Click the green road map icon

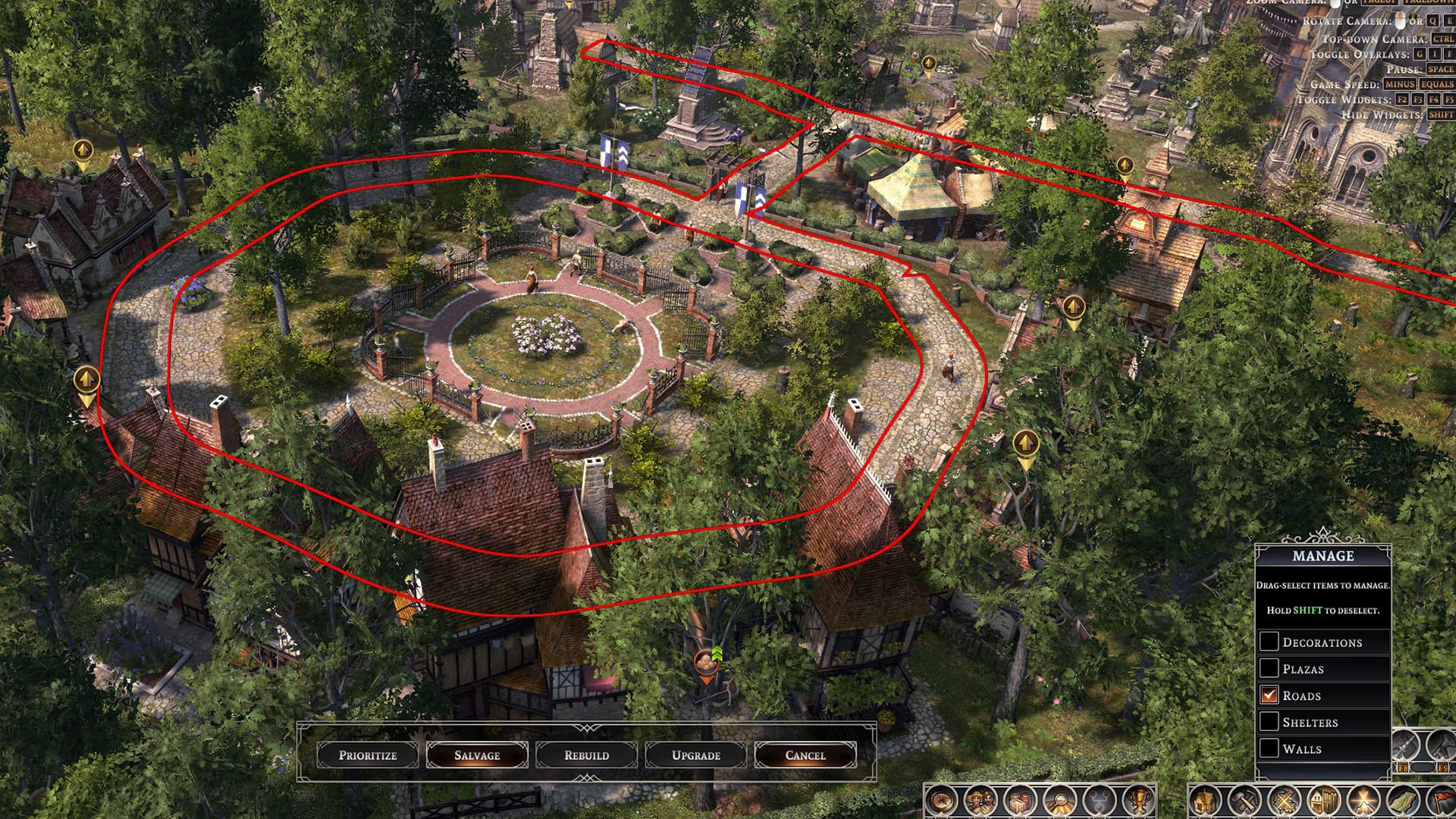1402,801
